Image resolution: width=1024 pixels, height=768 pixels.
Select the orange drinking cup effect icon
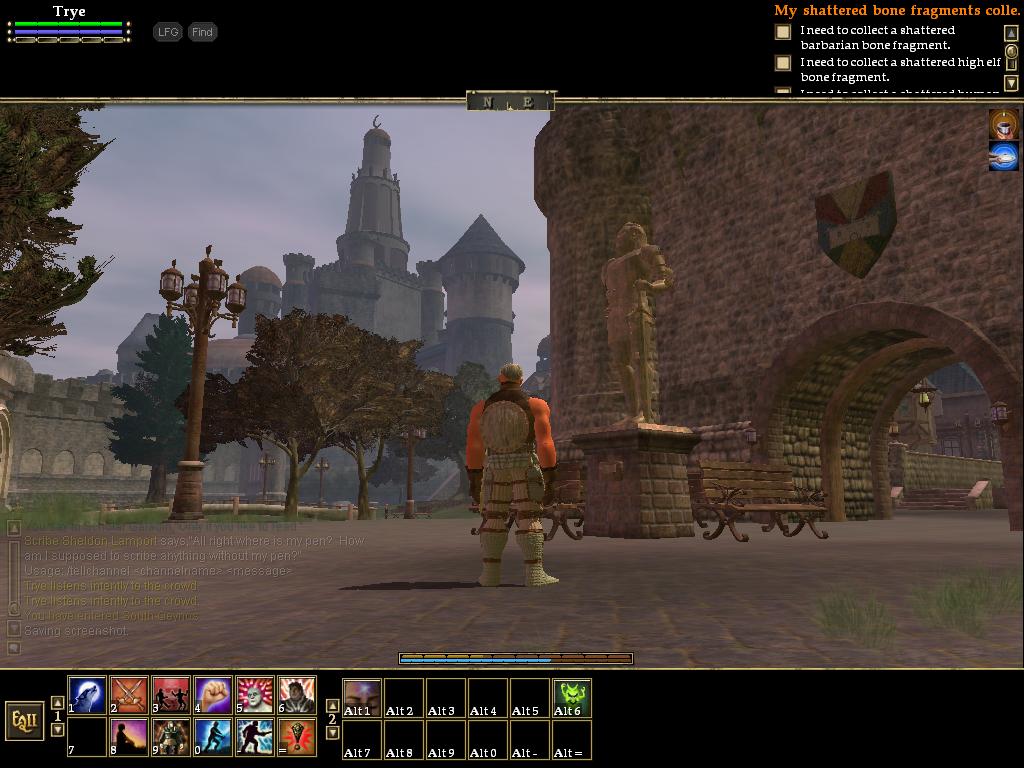[x=1004, y=124]
